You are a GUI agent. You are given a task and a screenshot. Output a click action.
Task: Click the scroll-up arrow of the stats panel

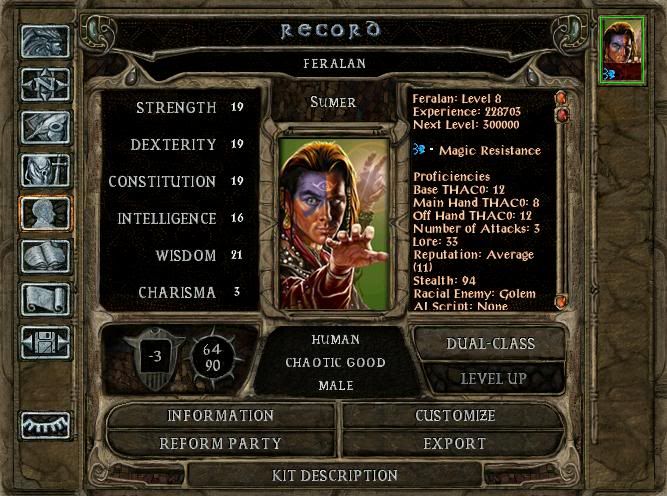561,98
